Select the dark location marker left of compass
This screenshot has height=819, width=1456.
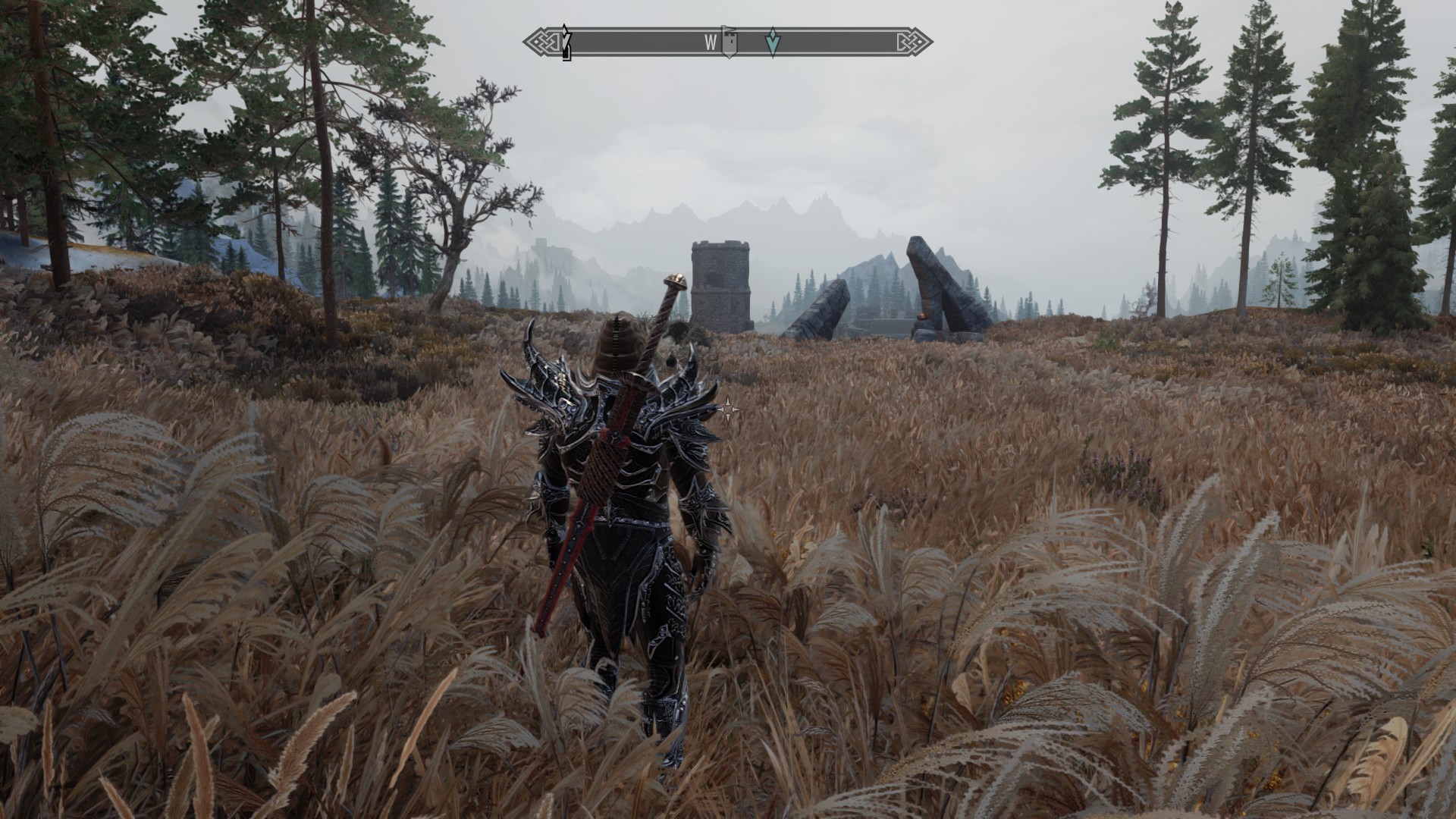coord(564,42)
